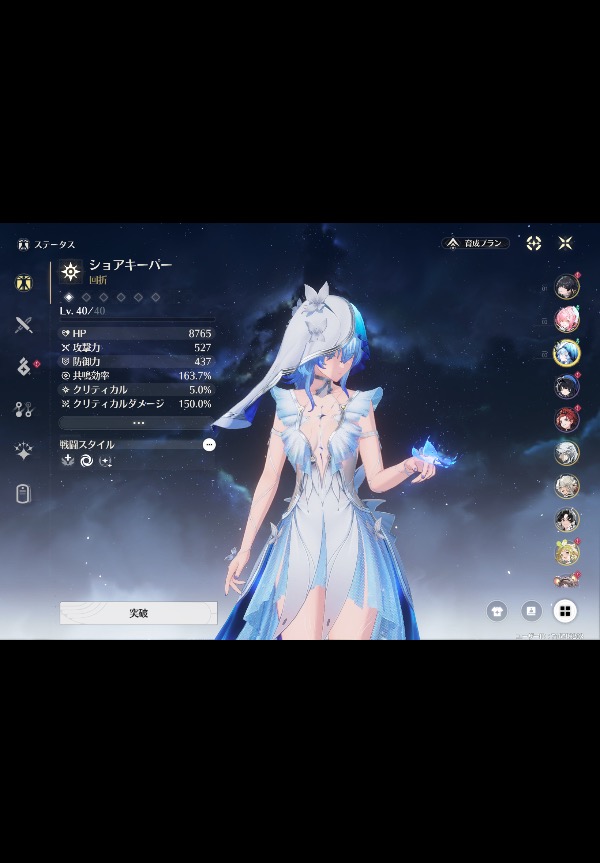
Task: Open 戦闘スタイle details round button
Action: pyautogui.click(x=209, y=444)
